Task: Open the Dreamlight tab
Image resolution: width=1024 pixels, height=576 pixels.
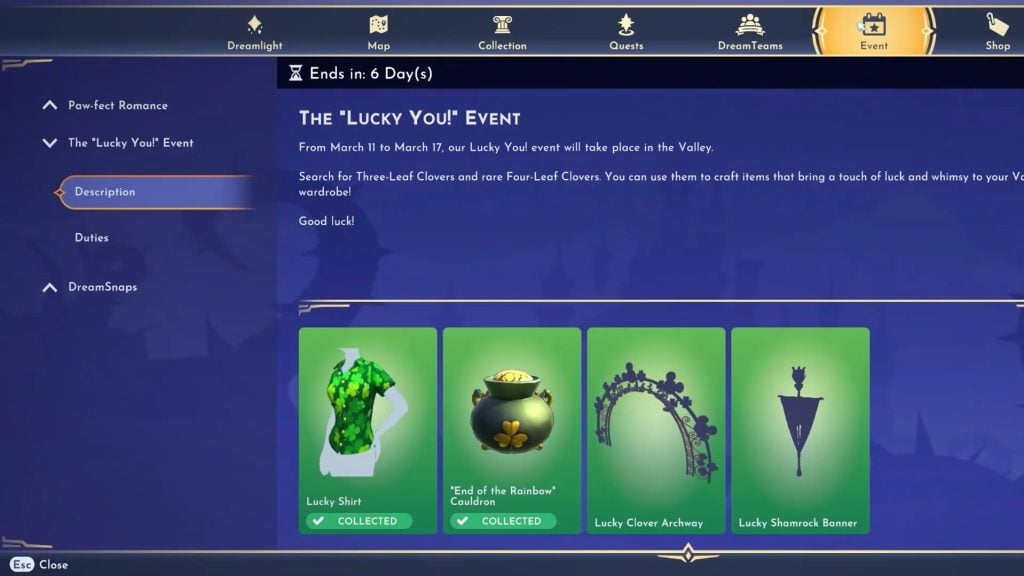Action: click(x=254, y=31)
